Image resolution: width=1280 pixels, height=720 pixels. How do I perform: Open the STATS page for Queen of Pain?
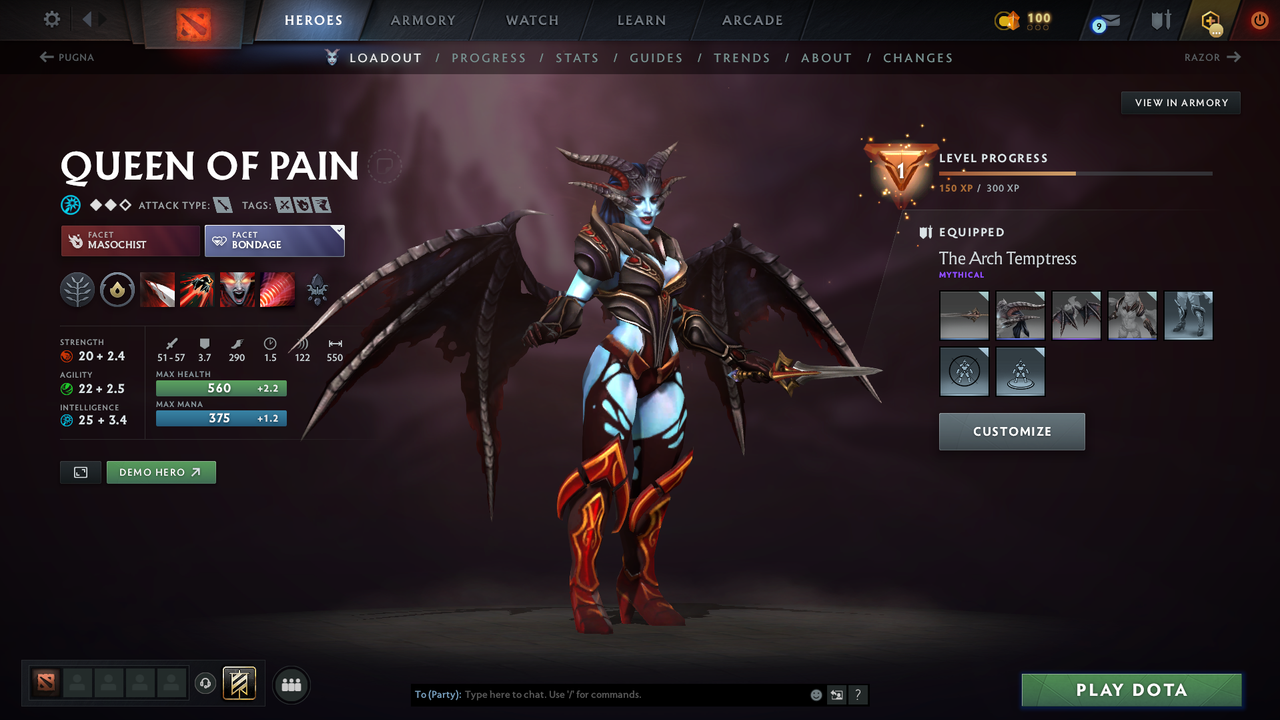[x=577, y=57]
